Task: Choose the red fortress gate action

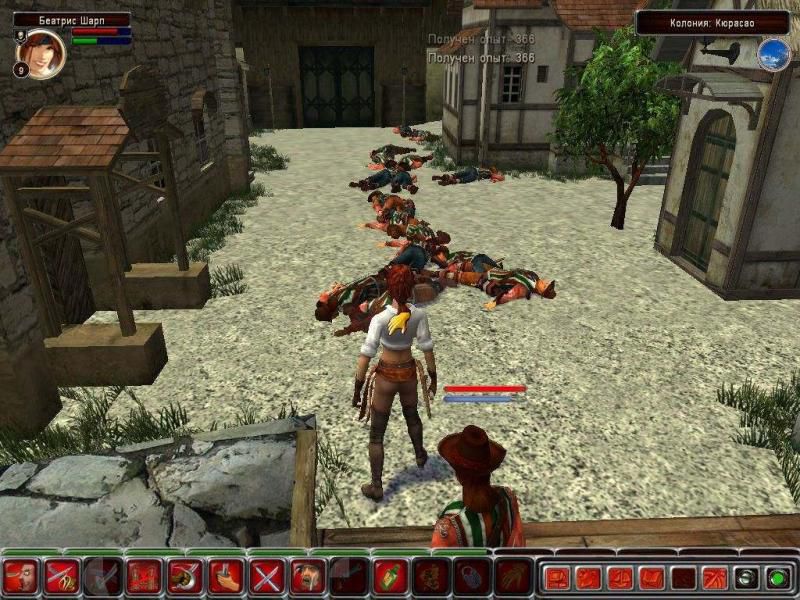Action: click(x=143, y=577)
